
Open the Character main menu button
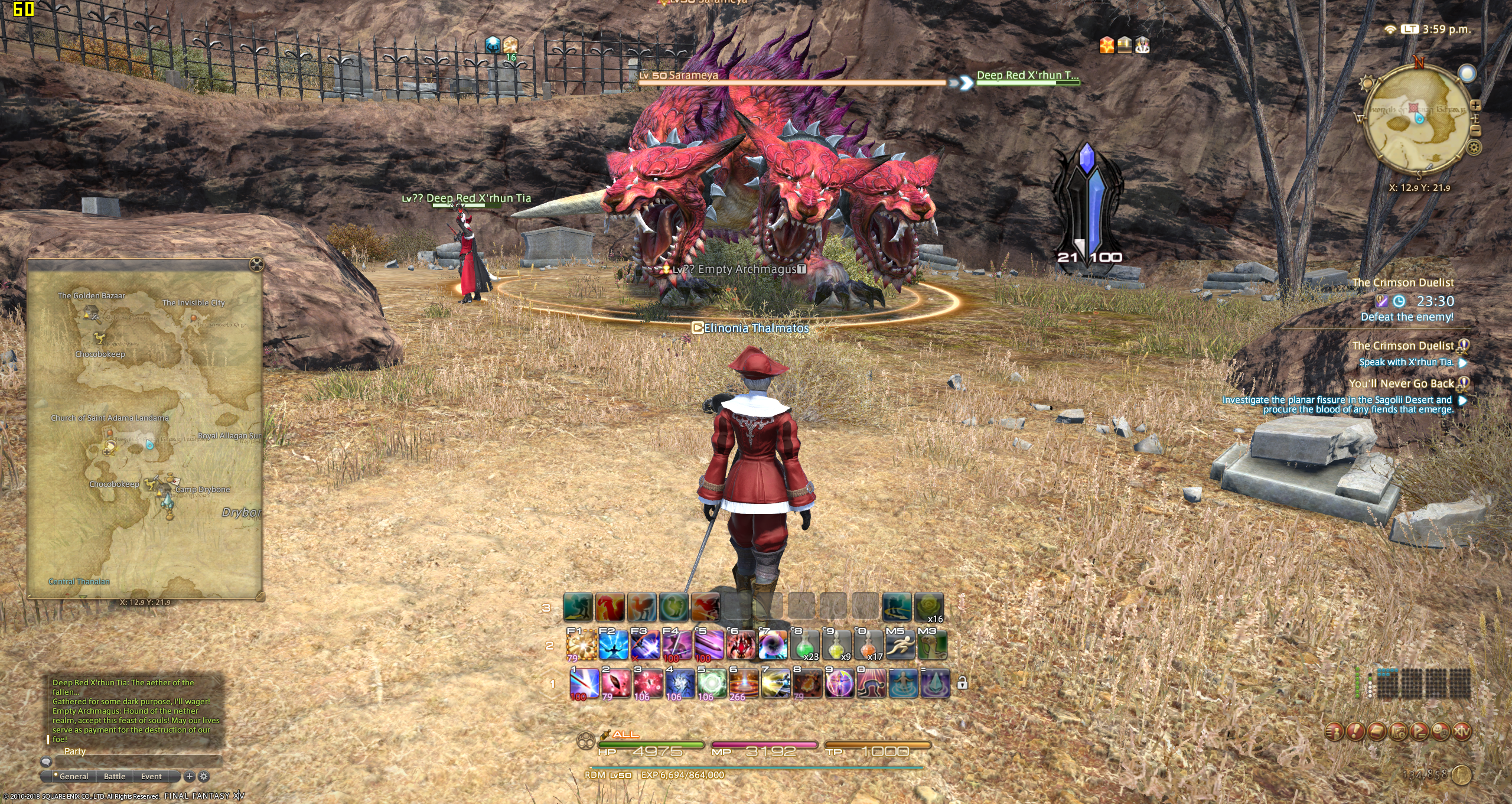[1334, 732]
